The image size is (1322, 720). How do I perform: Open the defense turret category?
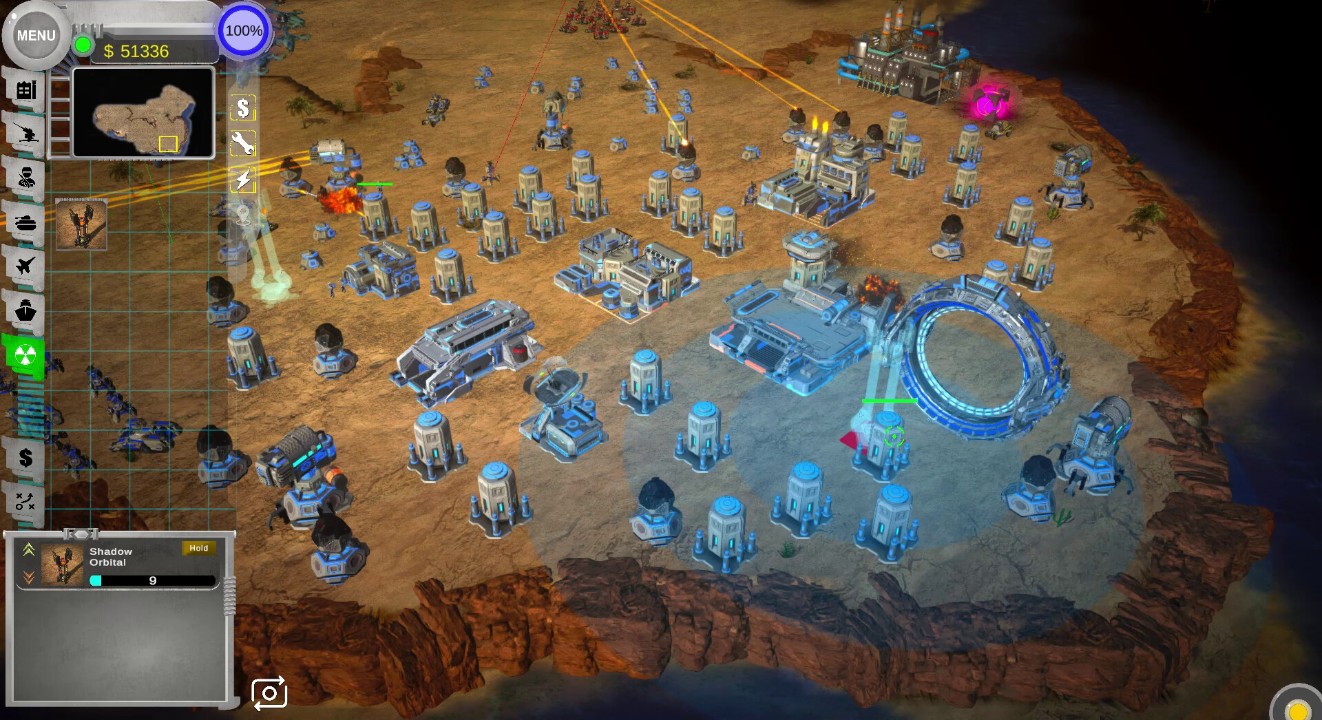click(x=25, y=133)
